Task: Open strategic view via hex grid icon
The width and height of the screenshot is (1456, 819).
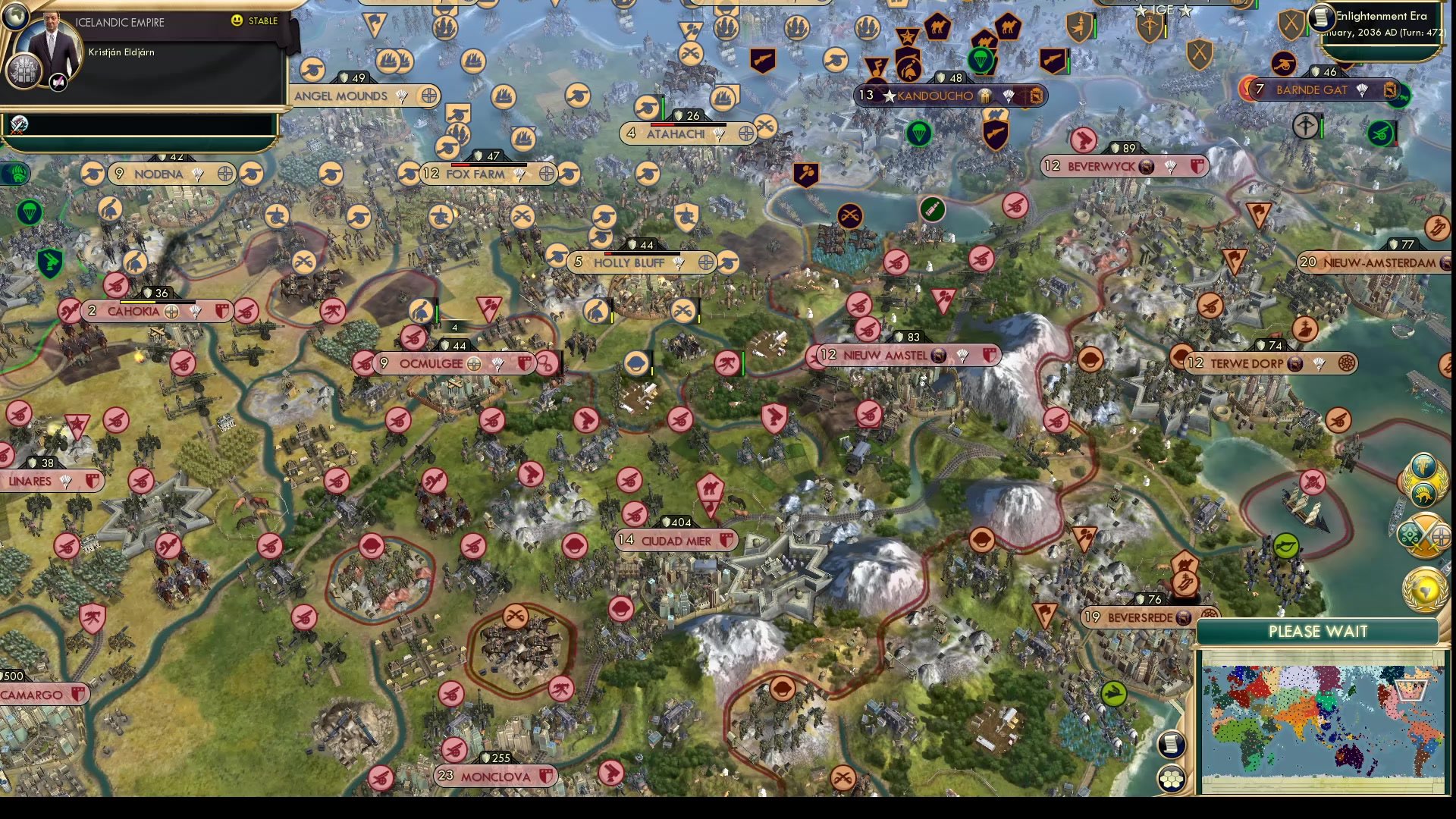Action: (x=1171, y=779)
